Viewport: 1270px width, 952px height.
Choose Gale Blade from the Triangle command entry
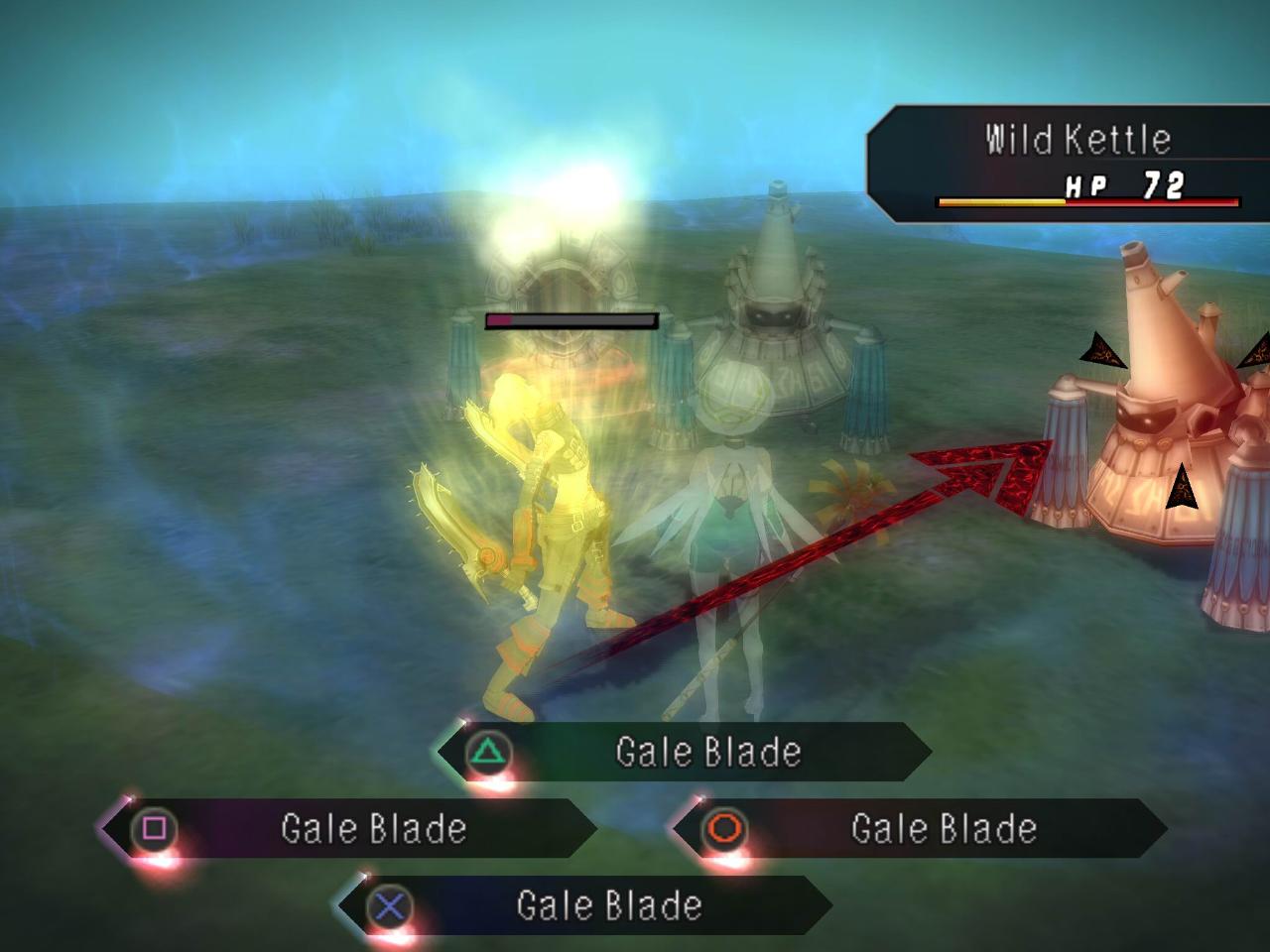click(x=708, y=751)
